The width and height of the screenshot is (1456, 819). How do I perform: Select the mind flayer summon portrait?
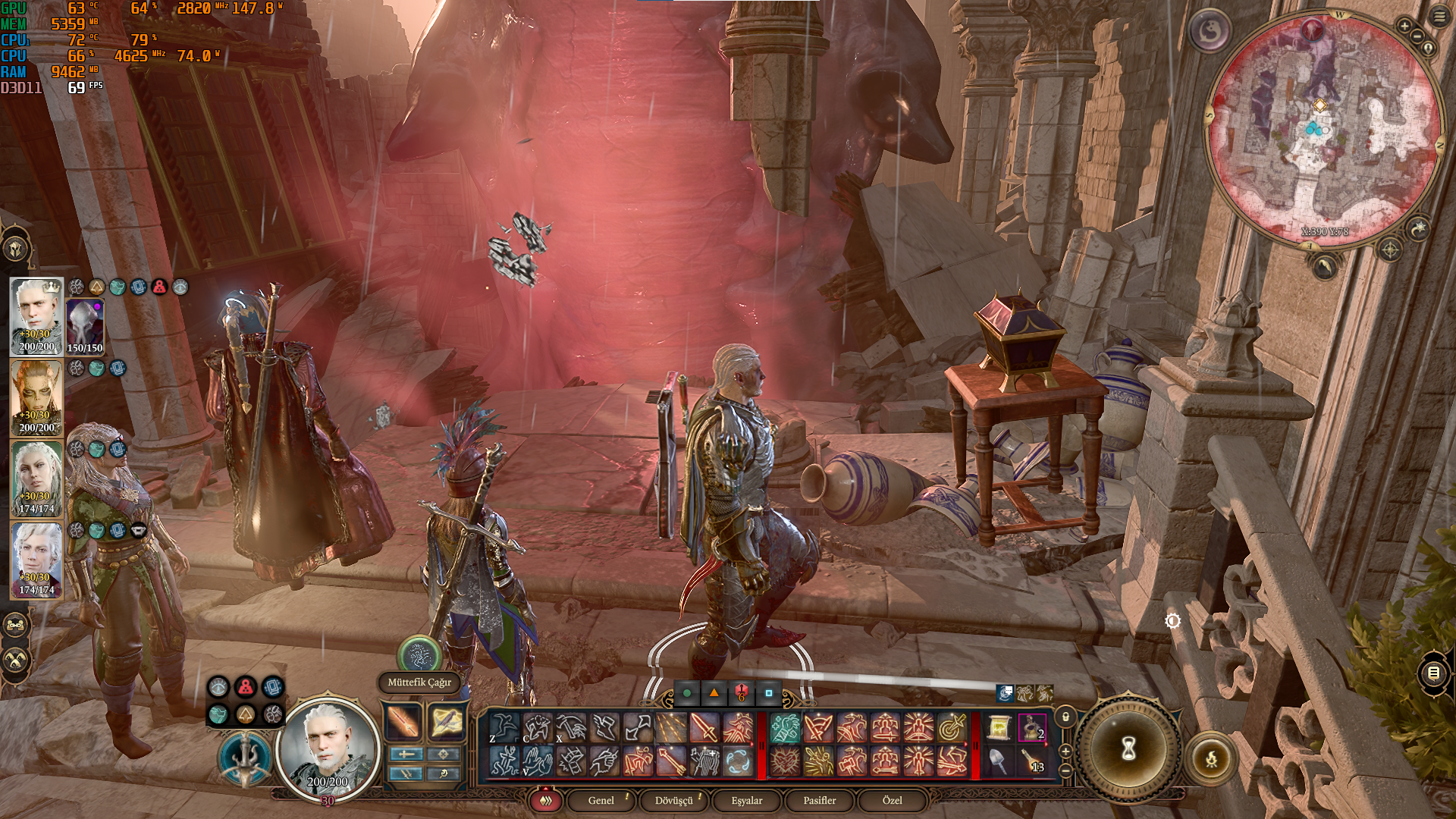tap(85, 326)
